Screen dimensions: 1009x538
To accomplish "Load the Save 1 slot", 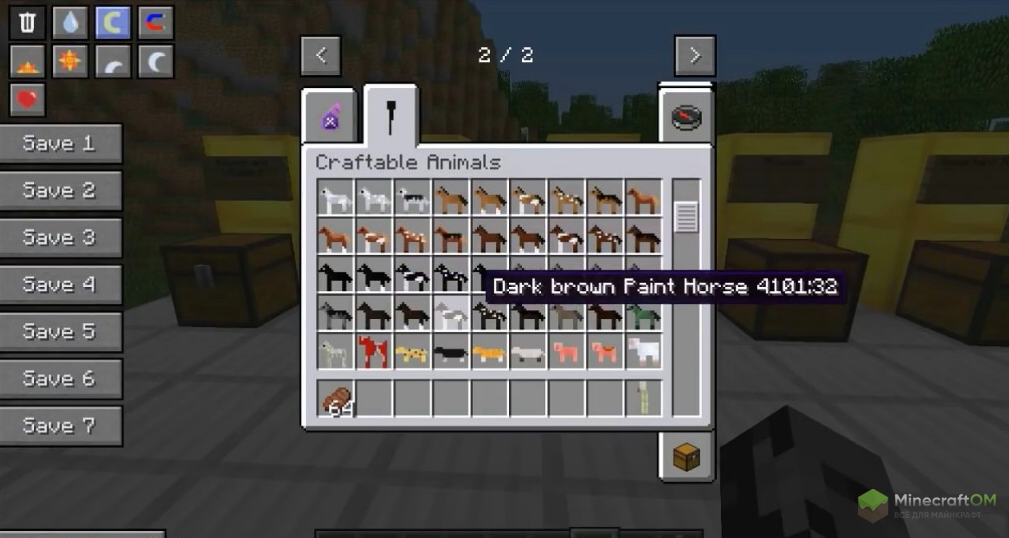I will [60, 143].
